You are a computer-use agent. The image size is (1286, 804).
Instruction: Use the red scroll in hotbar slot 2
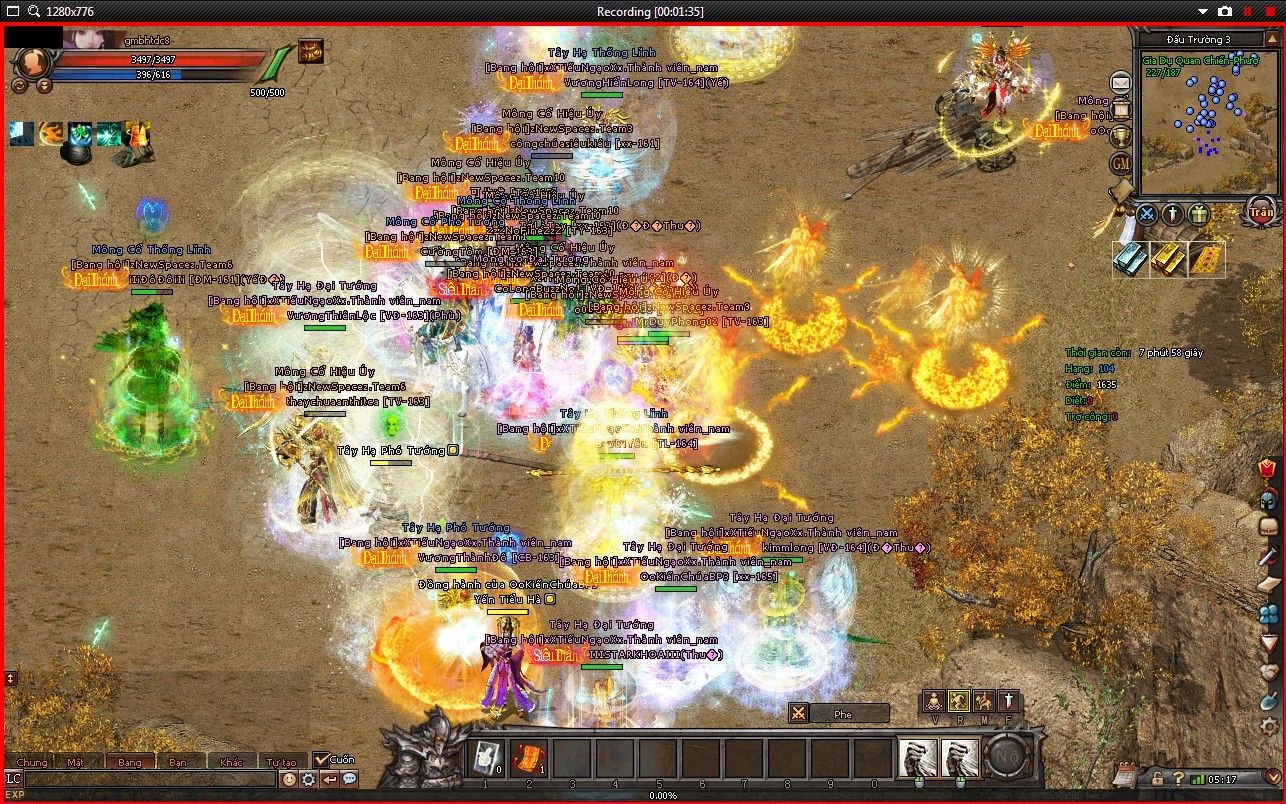coord(529,758)
